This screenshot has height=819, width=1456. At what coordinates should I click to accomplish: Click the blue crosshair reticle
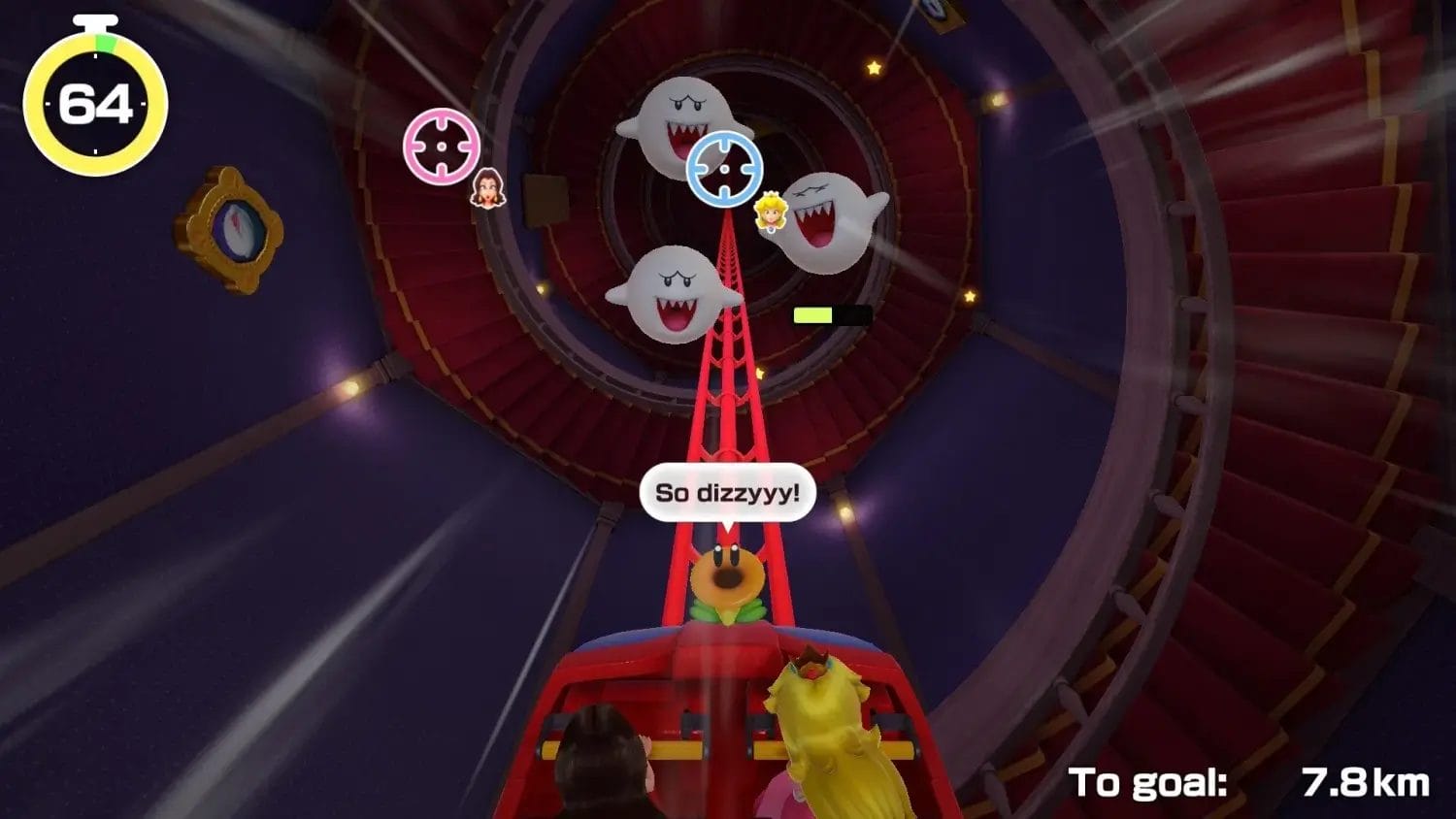(x=725, y=170)
